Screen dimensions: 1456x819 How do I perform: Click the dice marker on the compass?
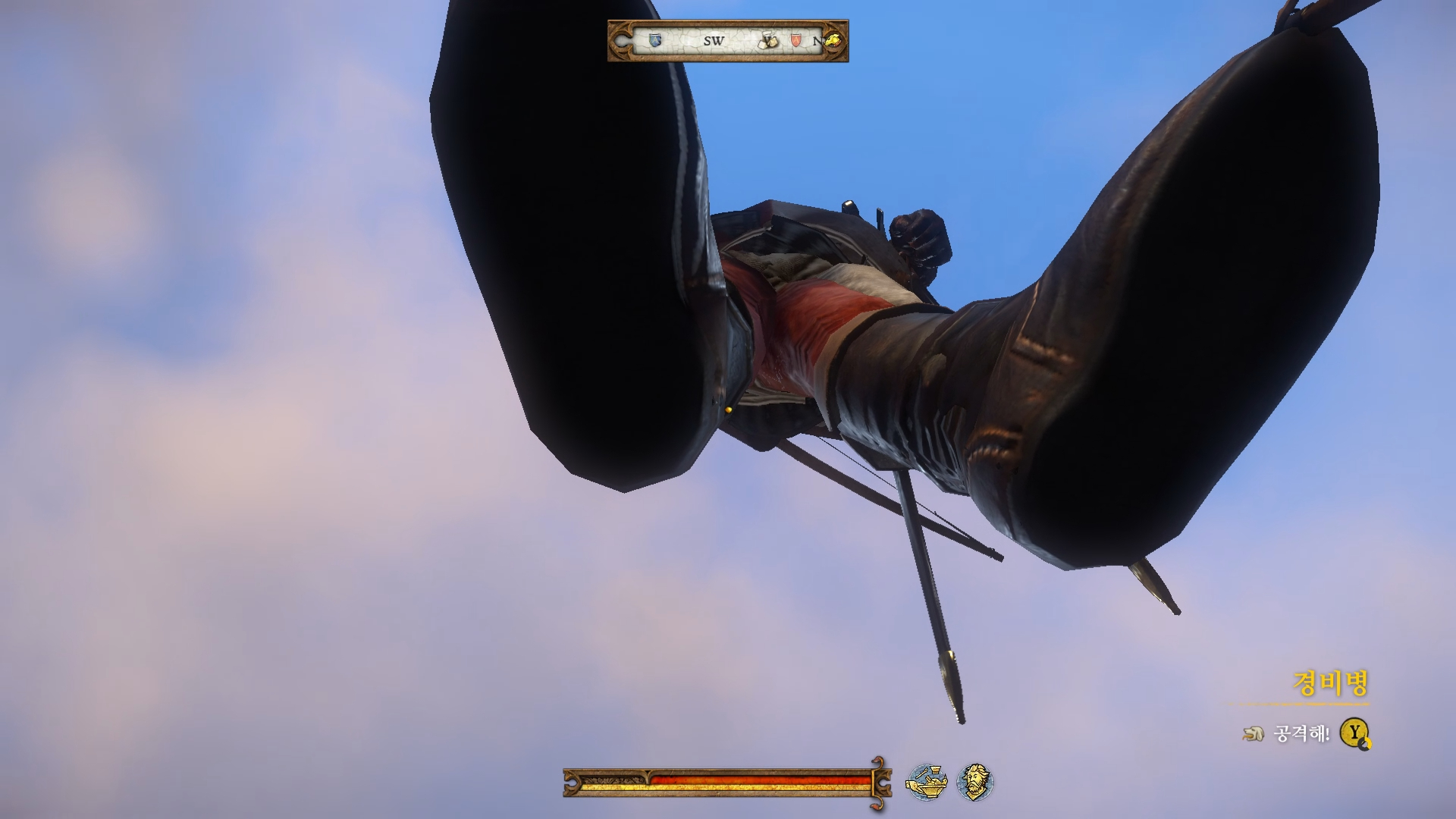[x=770, y=41]
